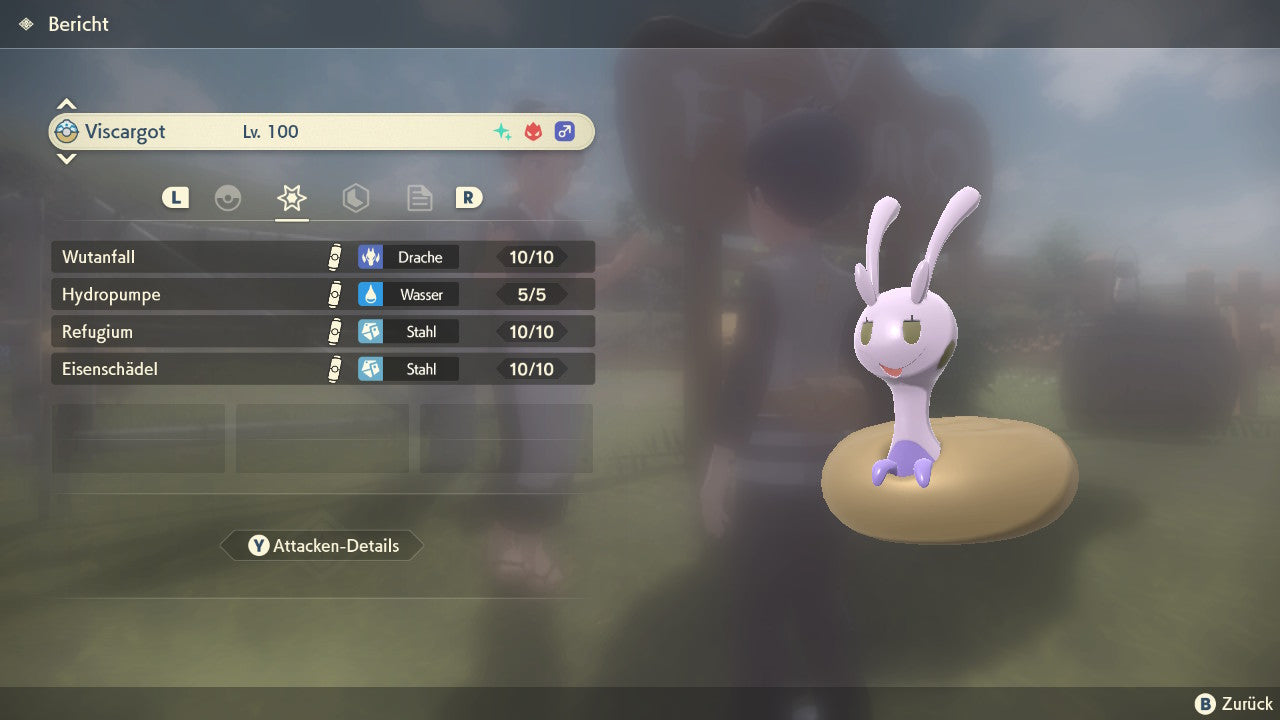The image size is (1280, 720).
Task: Show the next Pokémon with down arrow
Action: (66, 158)
